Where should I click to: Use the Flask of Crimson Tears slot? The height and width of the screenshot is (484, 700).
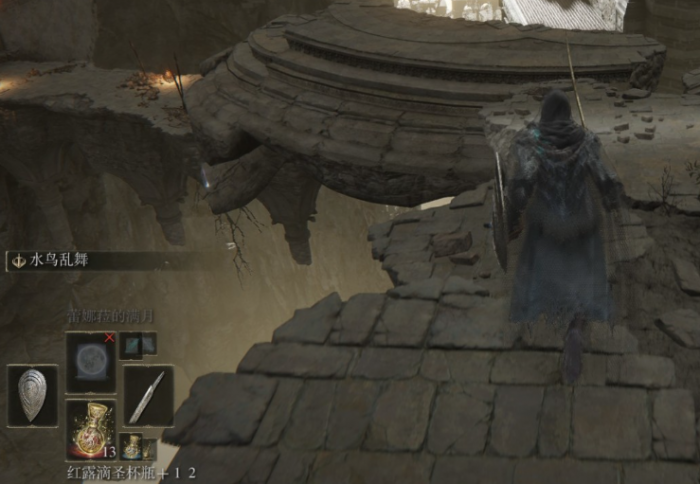91,429
